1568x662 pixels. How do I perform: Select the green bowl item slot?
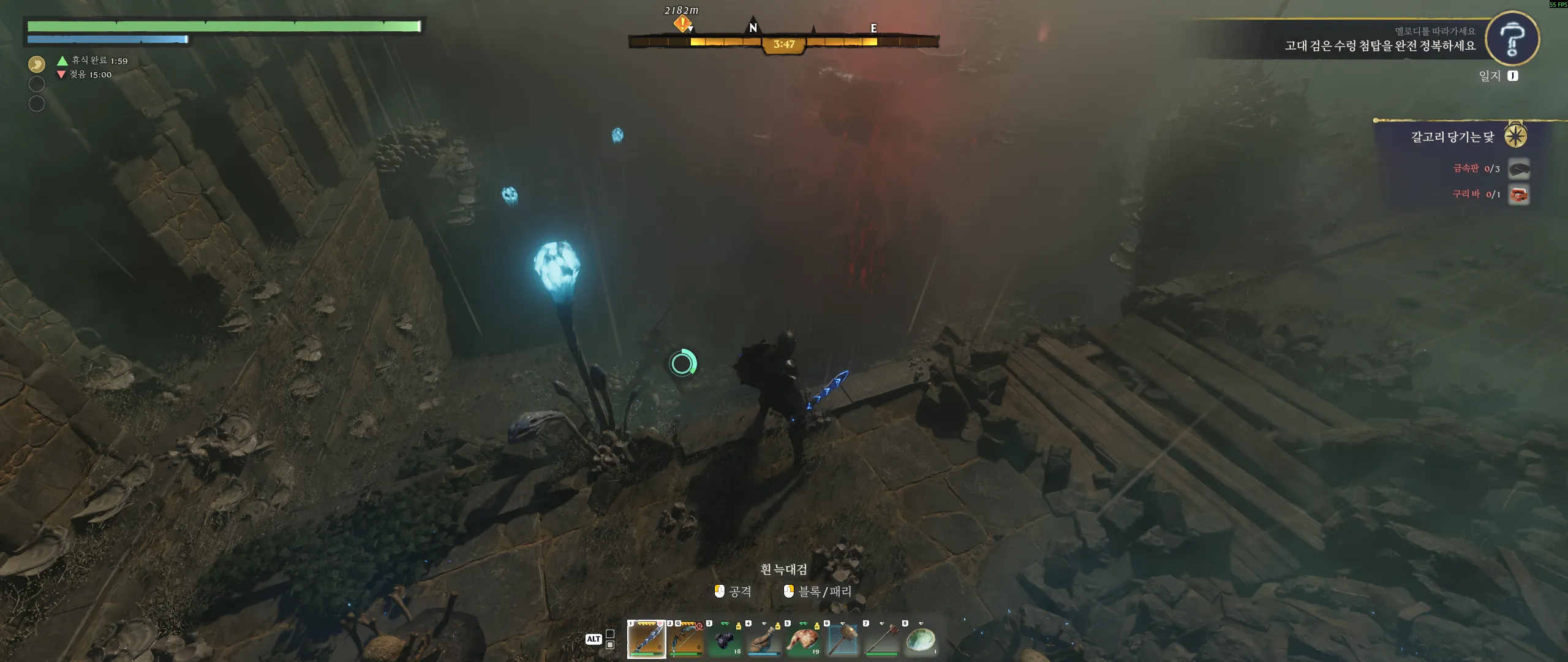tap(921, 639)
